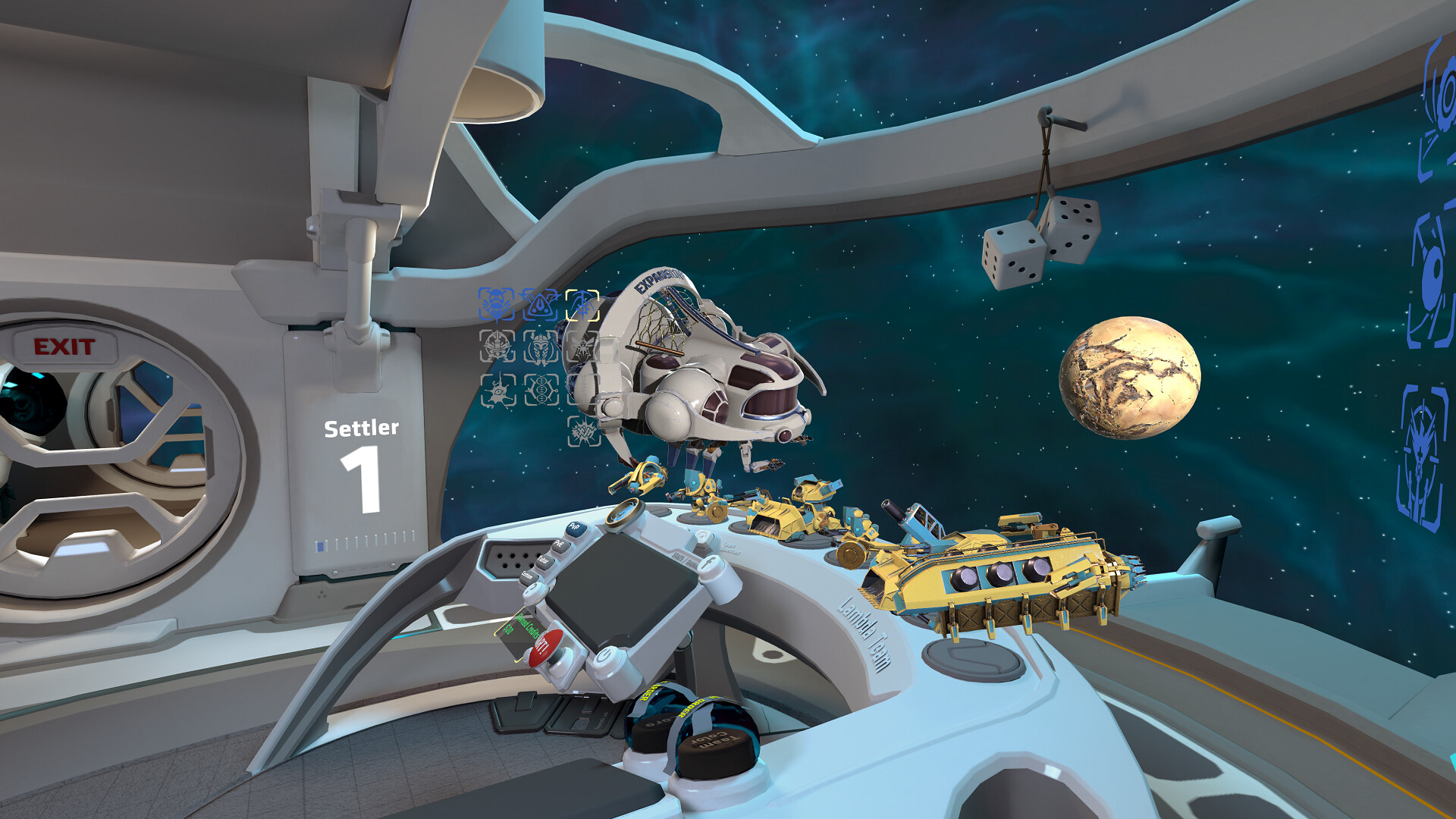
Task: Select the DNA faction emblem
Action: (541, 389)
